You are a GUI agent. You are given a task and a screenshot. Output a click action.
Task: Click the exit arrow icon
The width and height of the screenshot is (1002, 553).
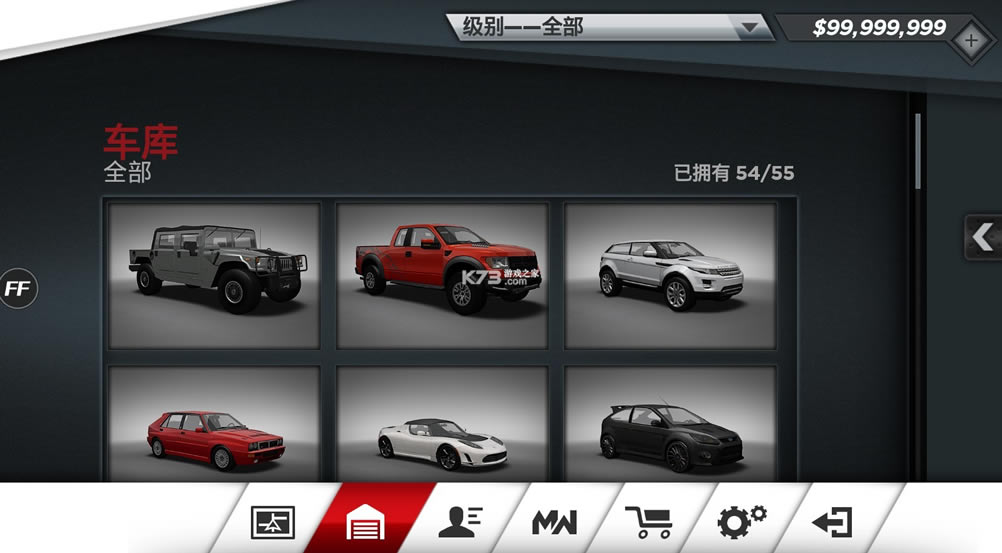click(832, 521)
